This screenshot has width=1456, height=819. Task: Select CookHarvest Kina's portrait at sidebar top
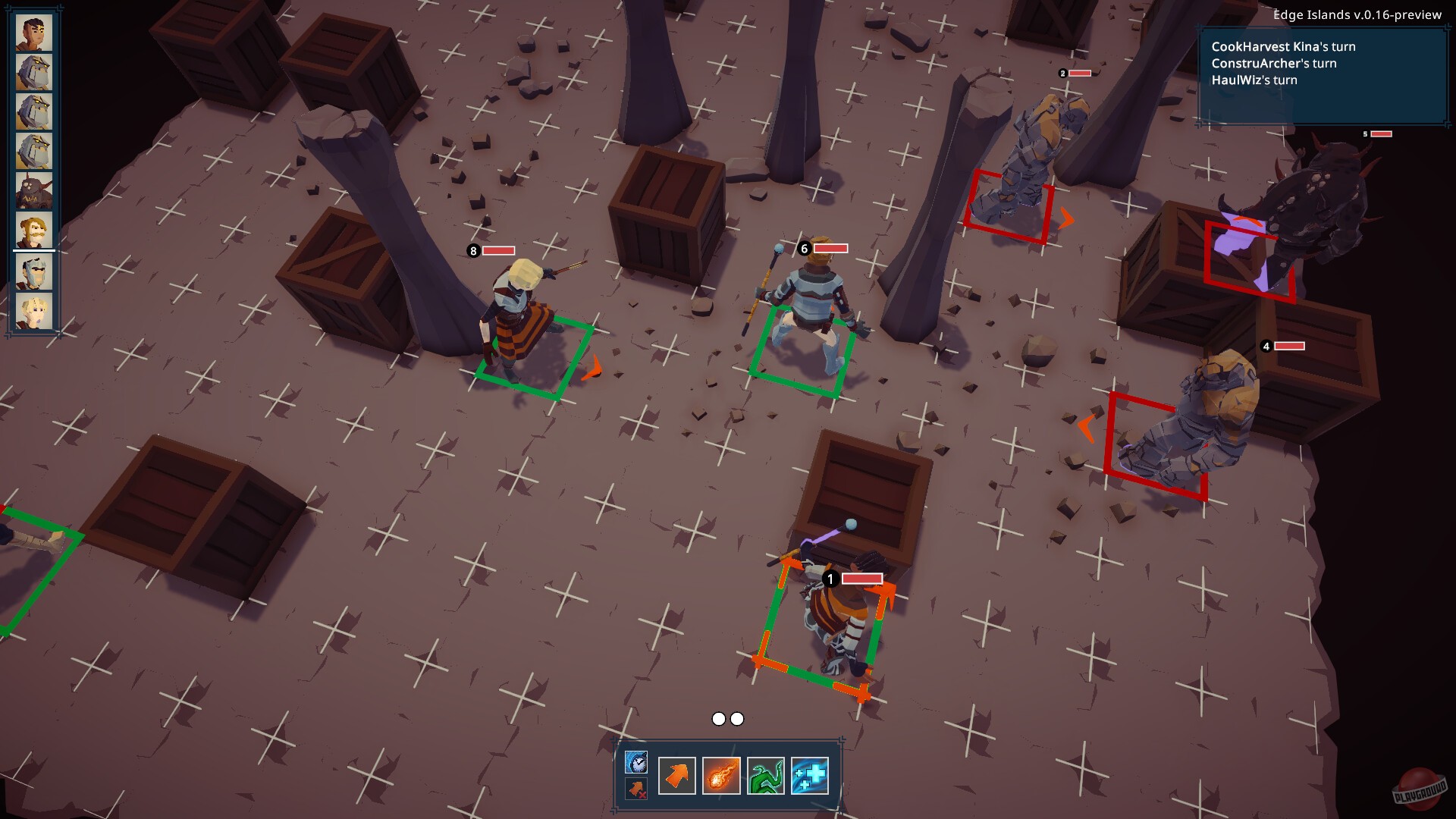(x=33, y=34)
